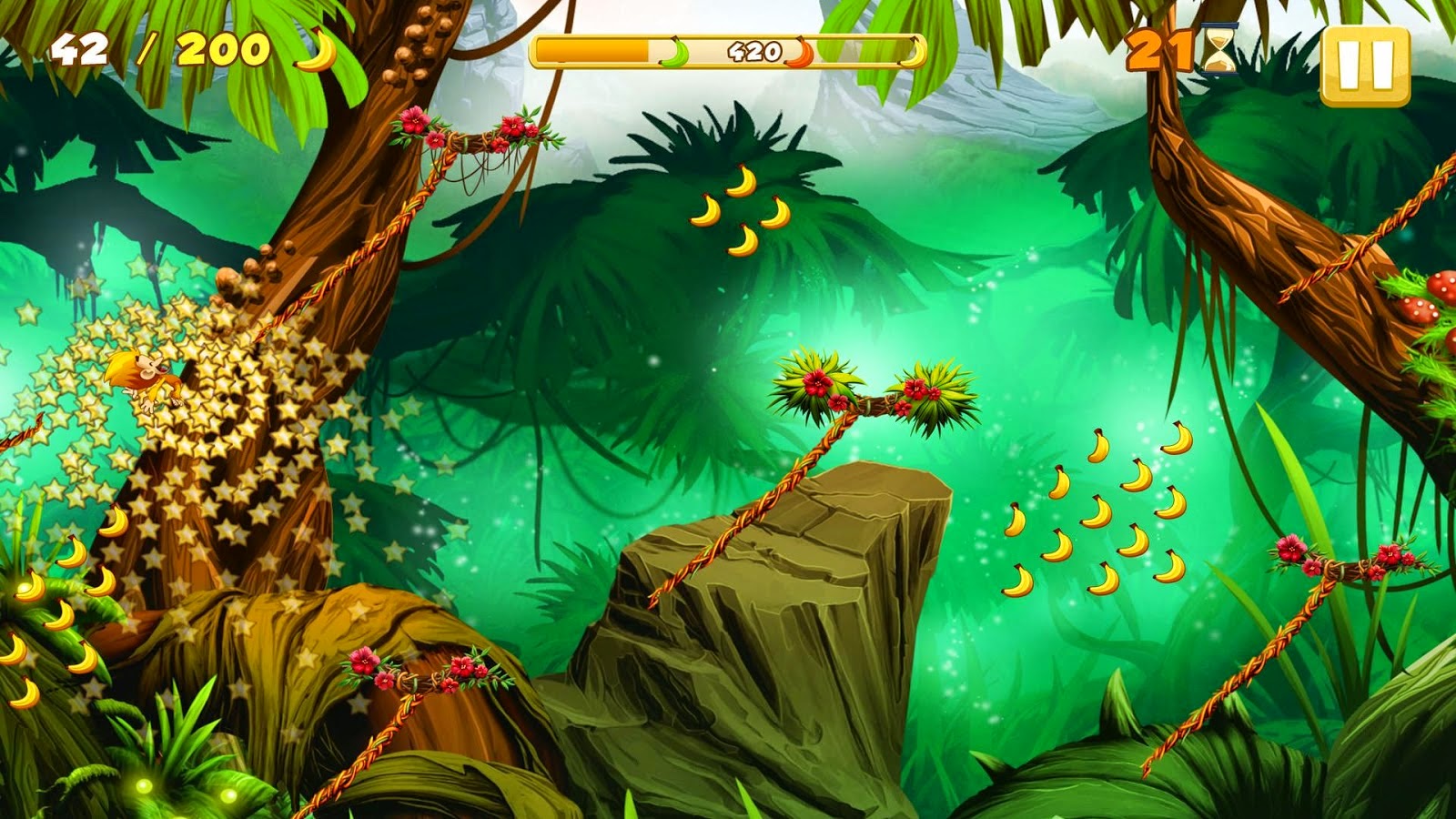Click the orange progress fill bar
This screenshot has height=819, width=1456.
591,51
